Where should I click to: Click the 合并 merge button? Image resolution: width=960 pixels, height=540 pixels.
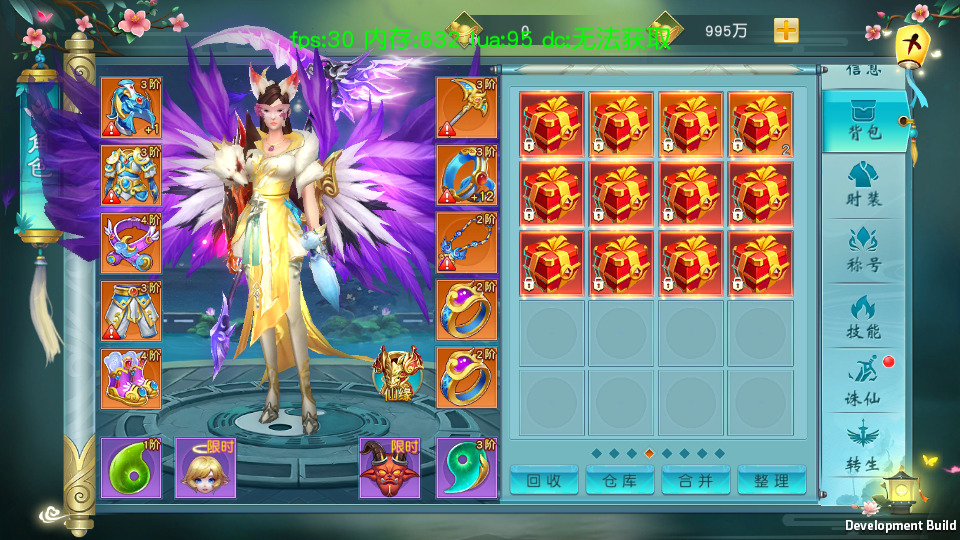696,481
